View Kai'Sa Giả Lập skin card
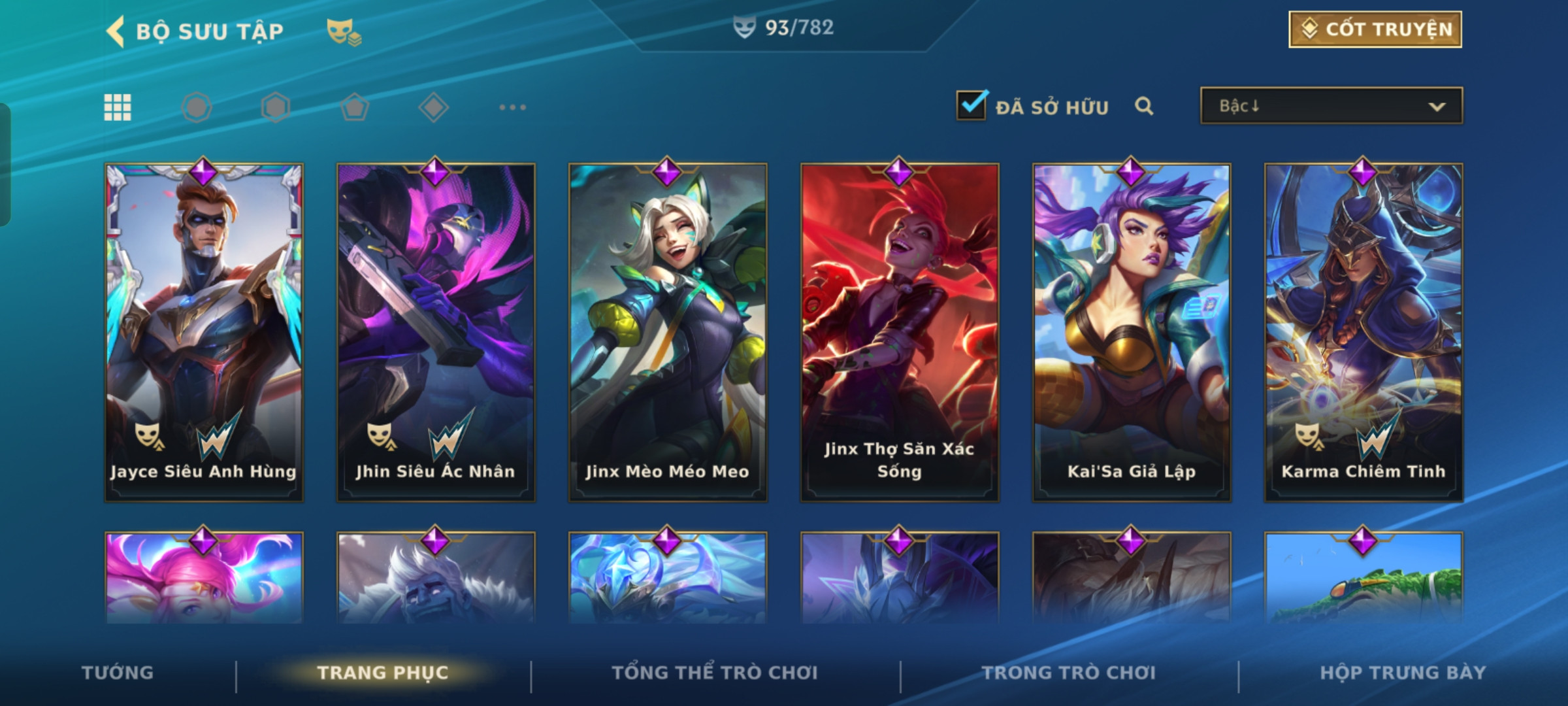1568x706 pixels. 1132,332
